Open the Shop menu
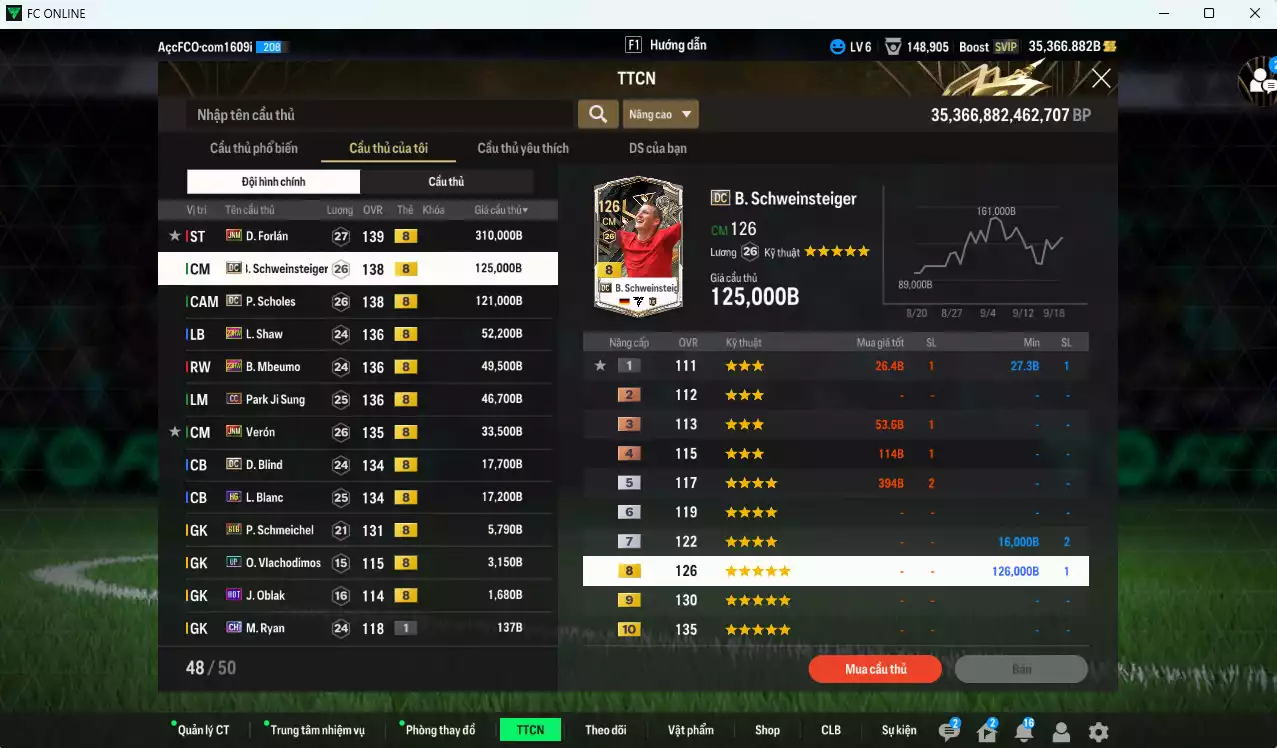The width and height of the screenshot is (1277, 748). pyautogui.click(x=767, y=730)
